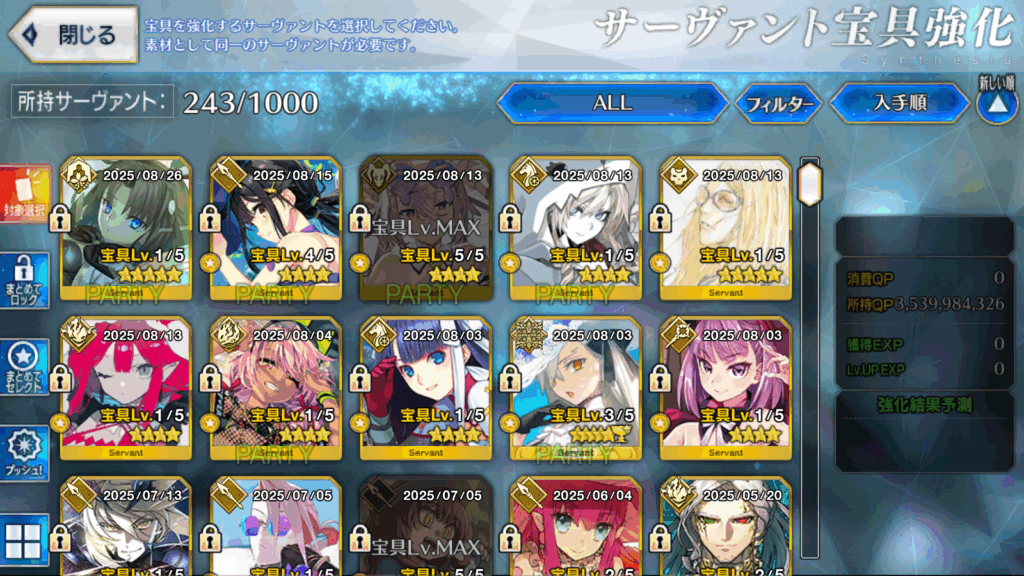Activate まとめてロック bulk lock
This screenshot has height=576, width=1024.
tap(25, 281)
